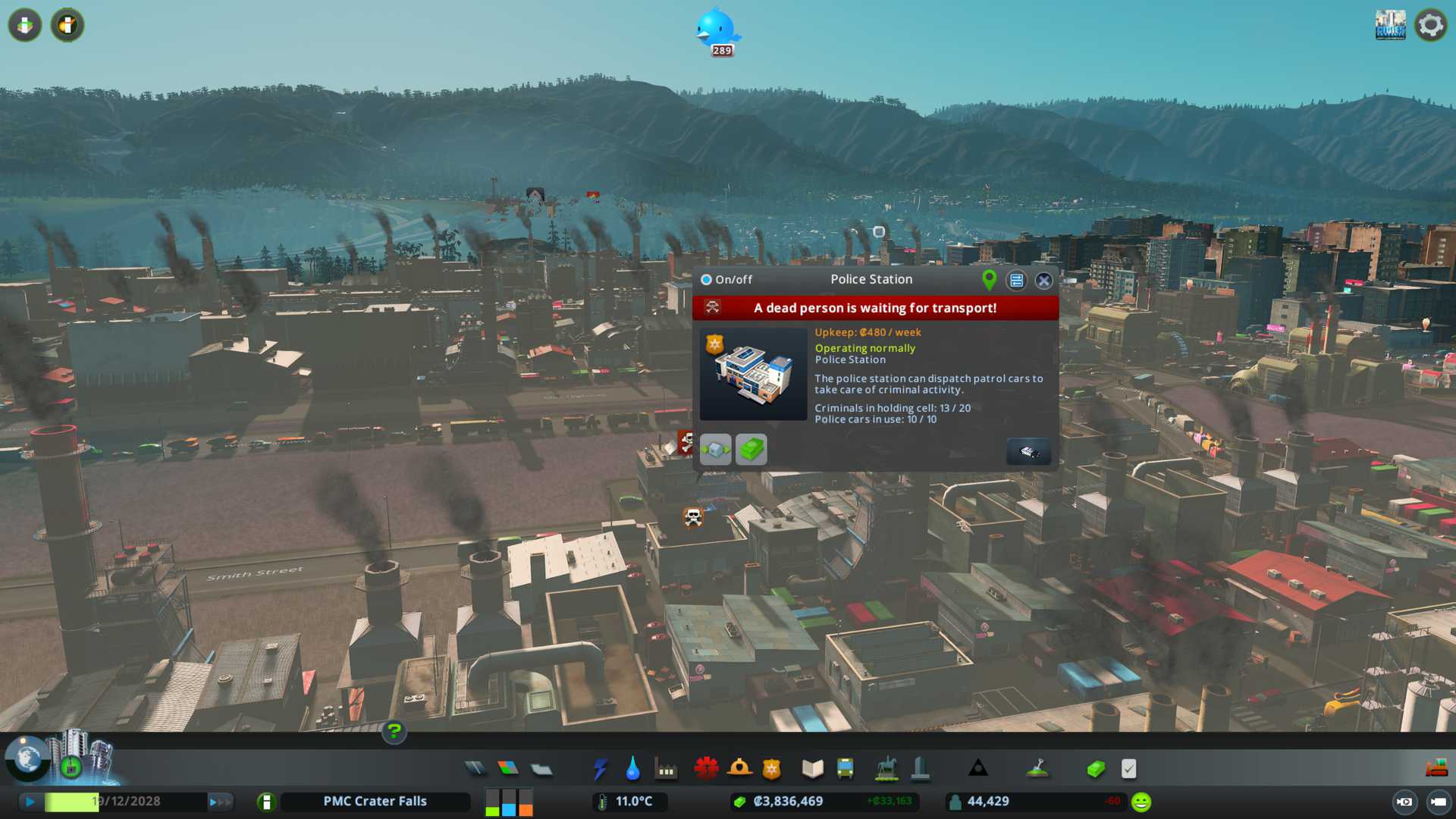Open the Police badge build menu

771,769
